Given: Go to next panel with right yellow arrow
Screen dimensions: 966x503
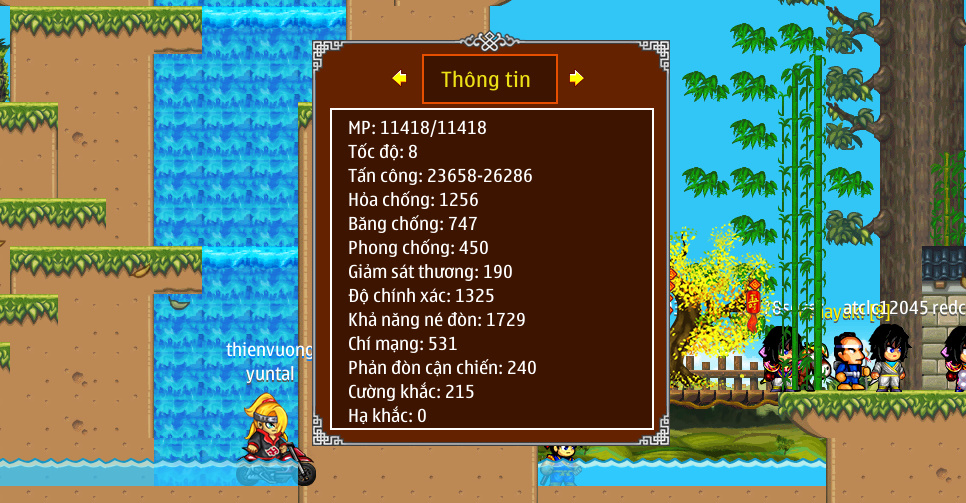Looking at the screenshot, I should click(x=577, y=78).
